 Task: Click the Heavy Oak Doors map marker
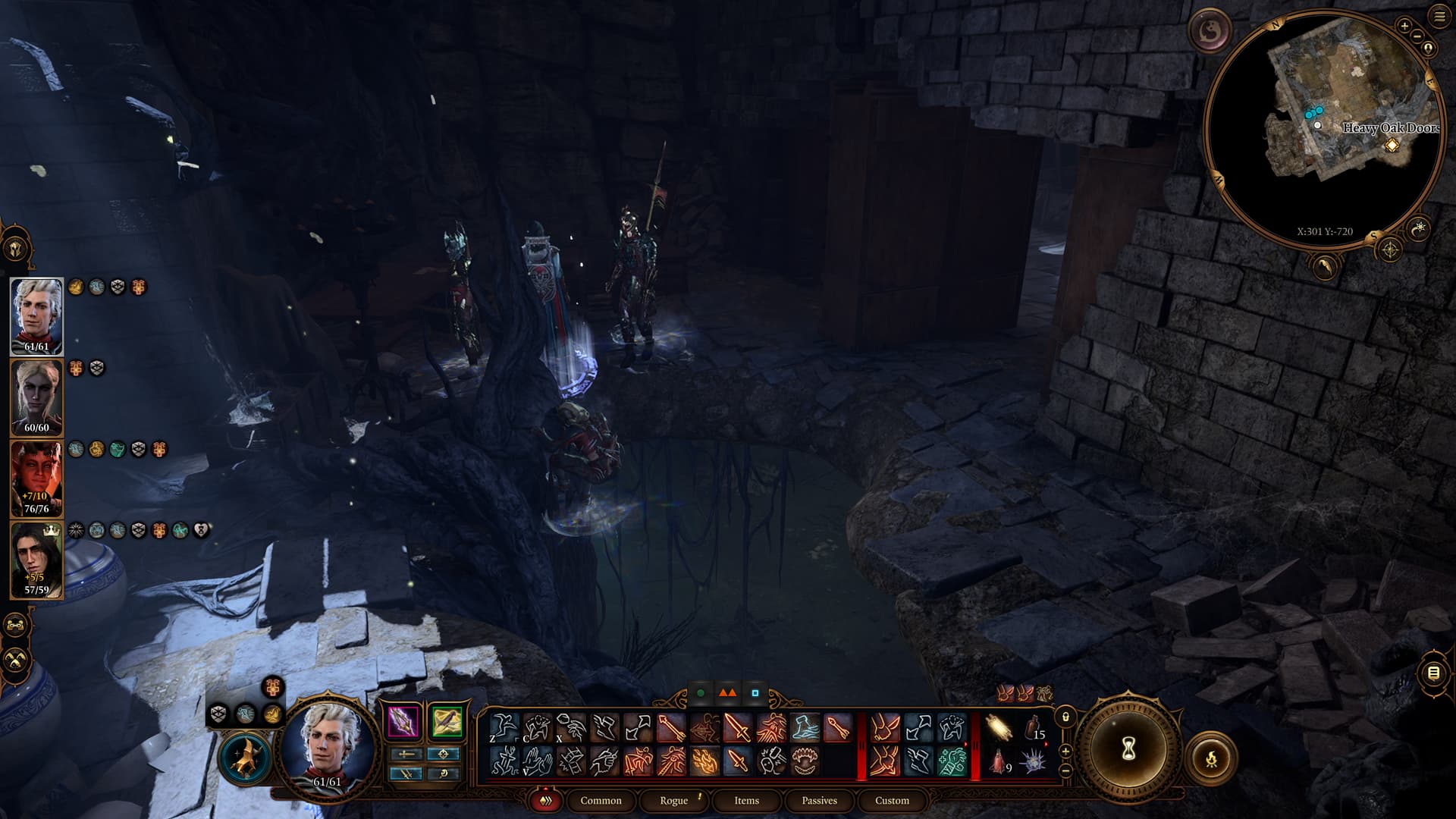coord(1392,145)
